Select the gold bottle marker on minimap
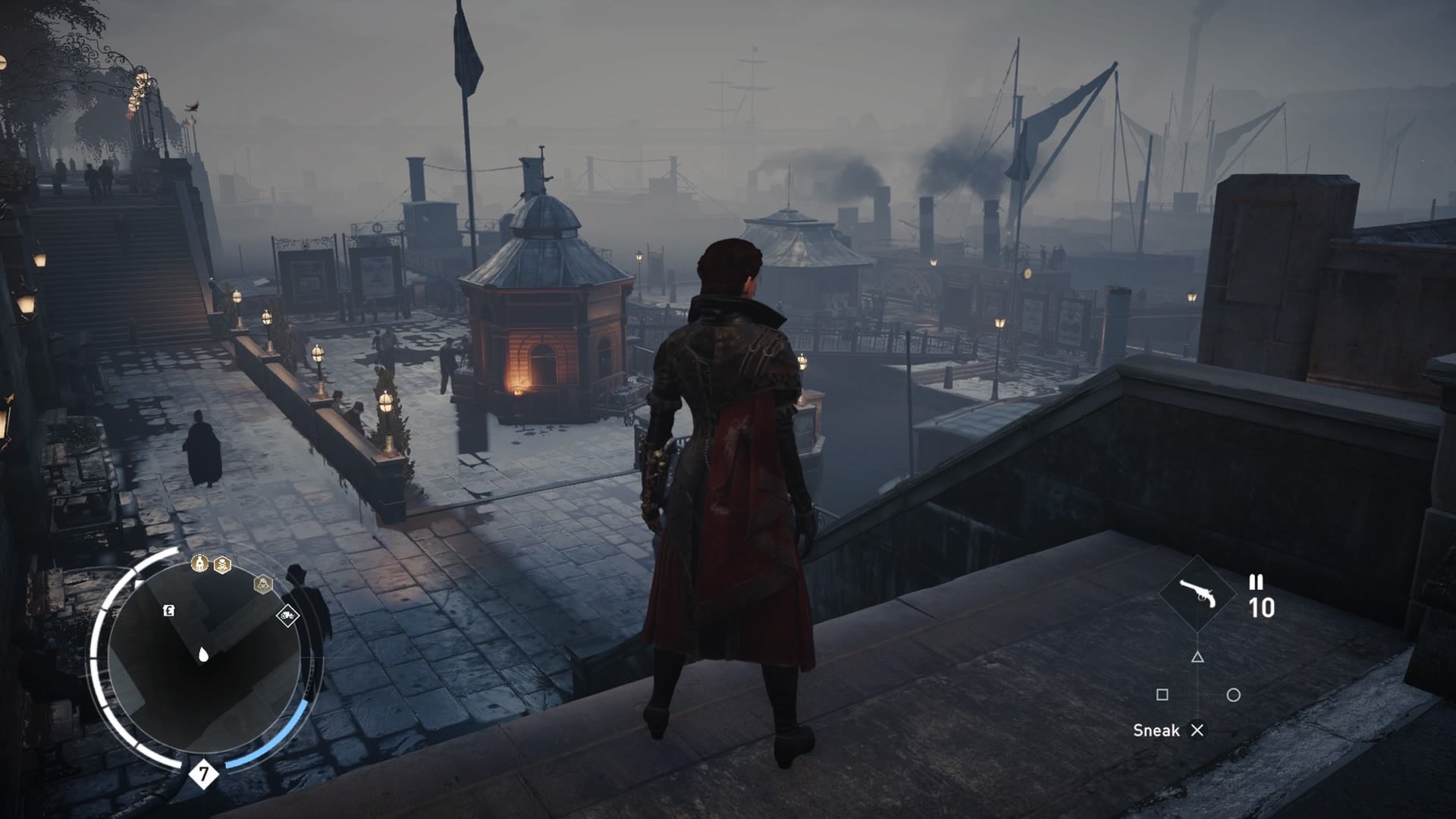 coord(199,563)
